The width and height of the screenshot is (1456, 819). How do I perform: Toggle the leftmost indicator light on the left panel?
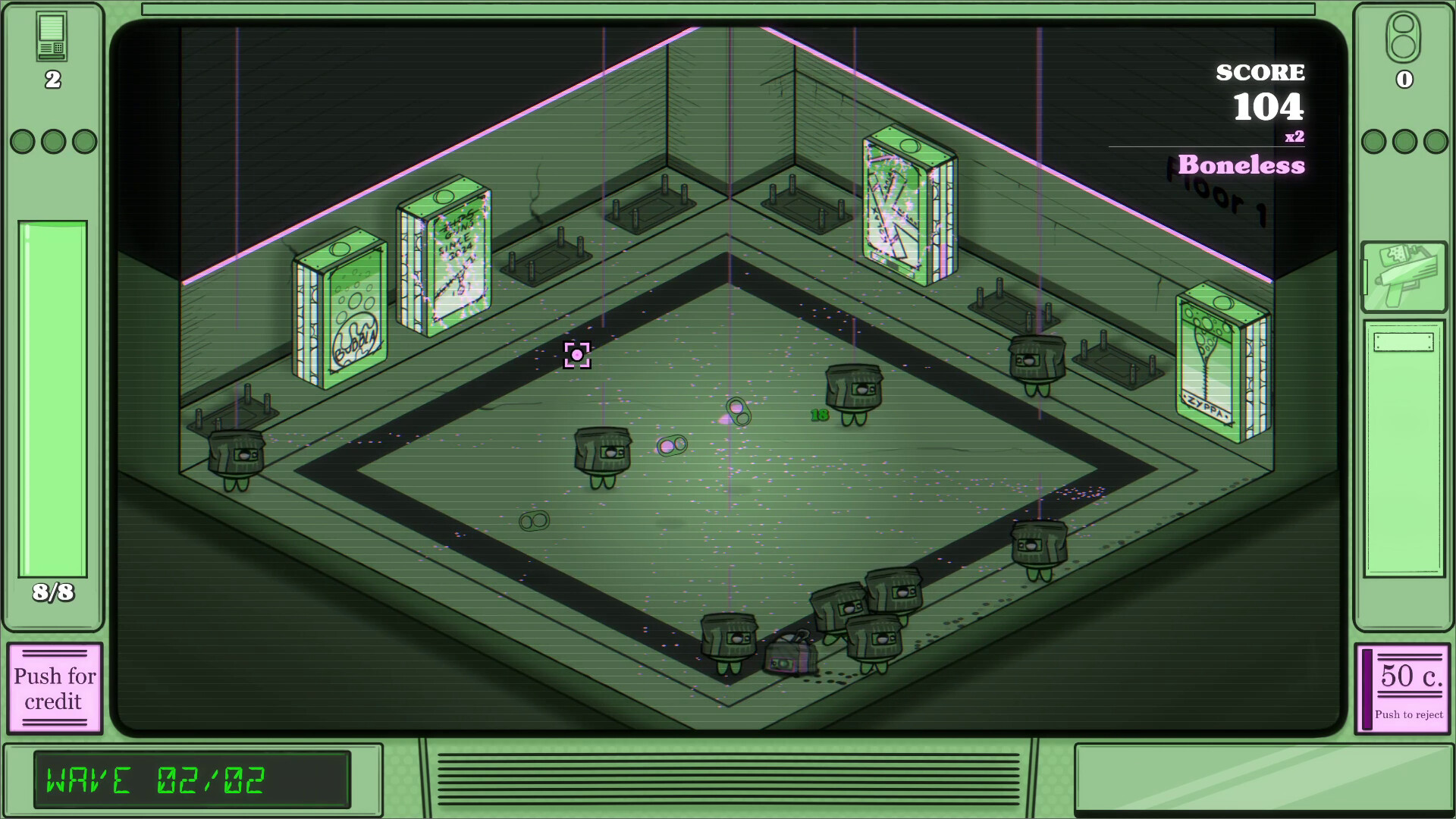pos(23,140)
